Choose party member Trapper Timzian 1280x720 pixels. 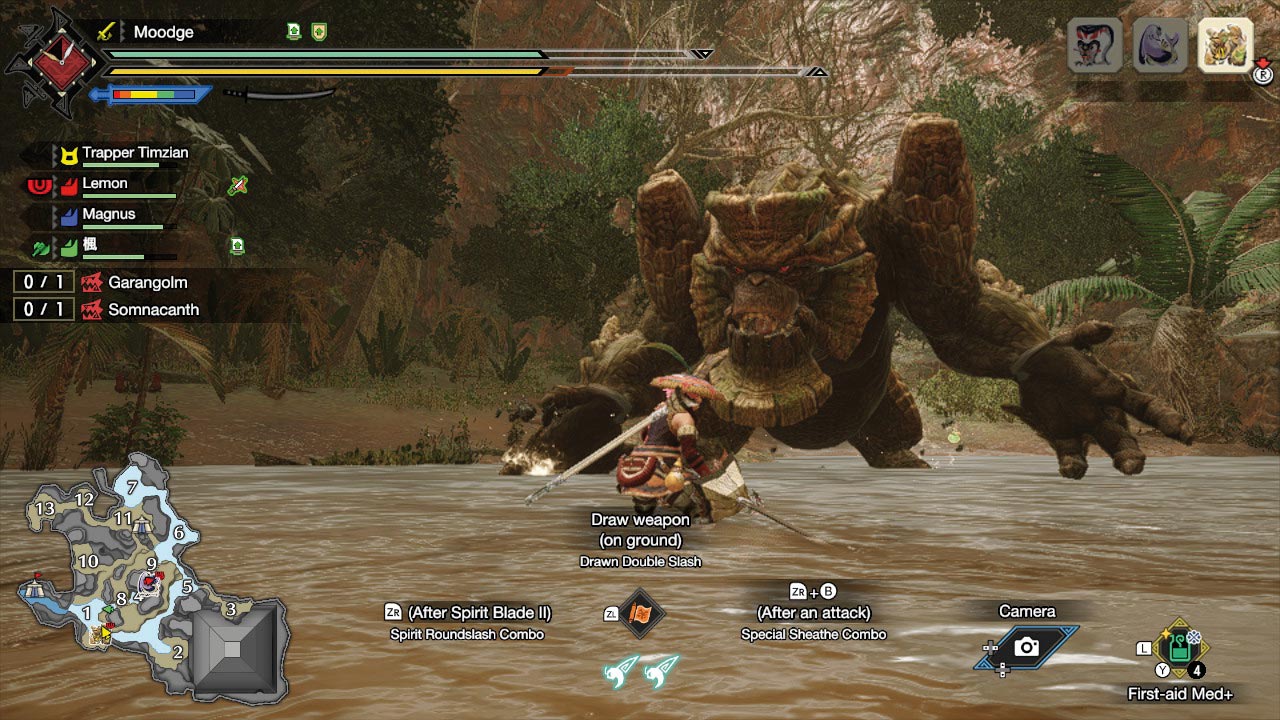(134, 154)
